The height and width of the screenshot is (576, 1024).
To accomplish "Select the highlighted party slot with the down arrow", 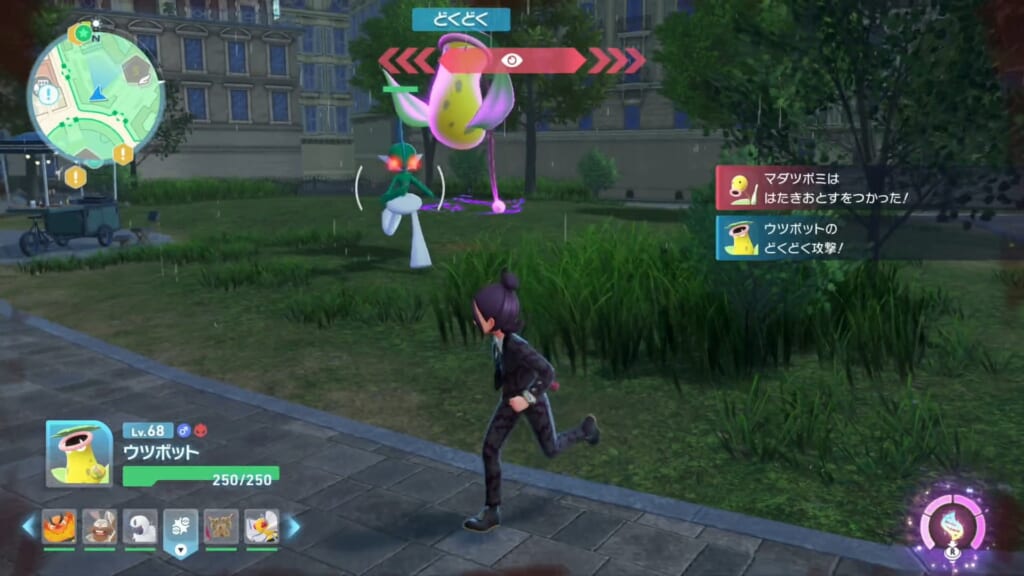I will [x=181, y=527].
